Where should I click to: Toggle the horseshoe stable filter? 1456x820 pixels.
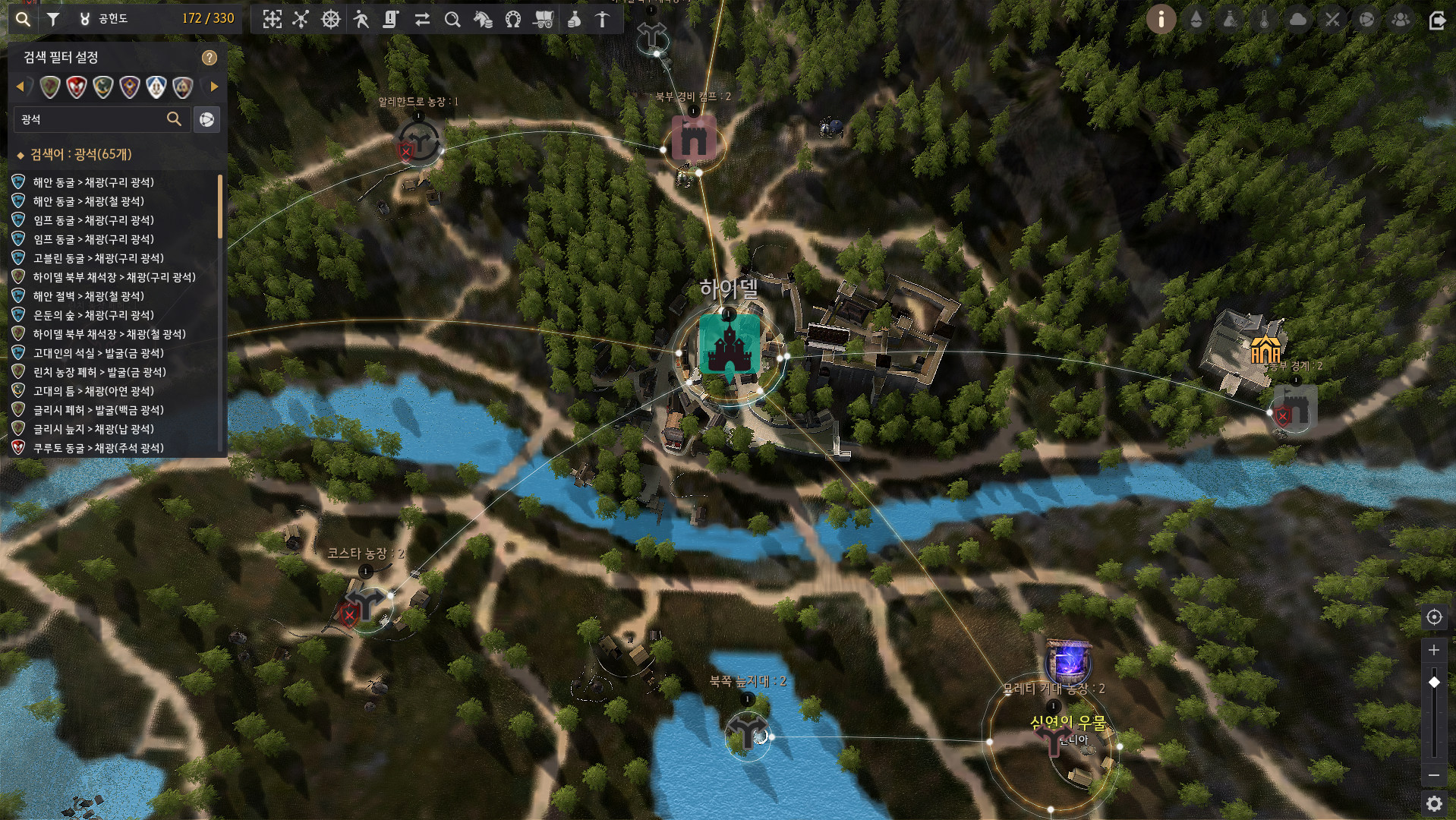point(513,20)
